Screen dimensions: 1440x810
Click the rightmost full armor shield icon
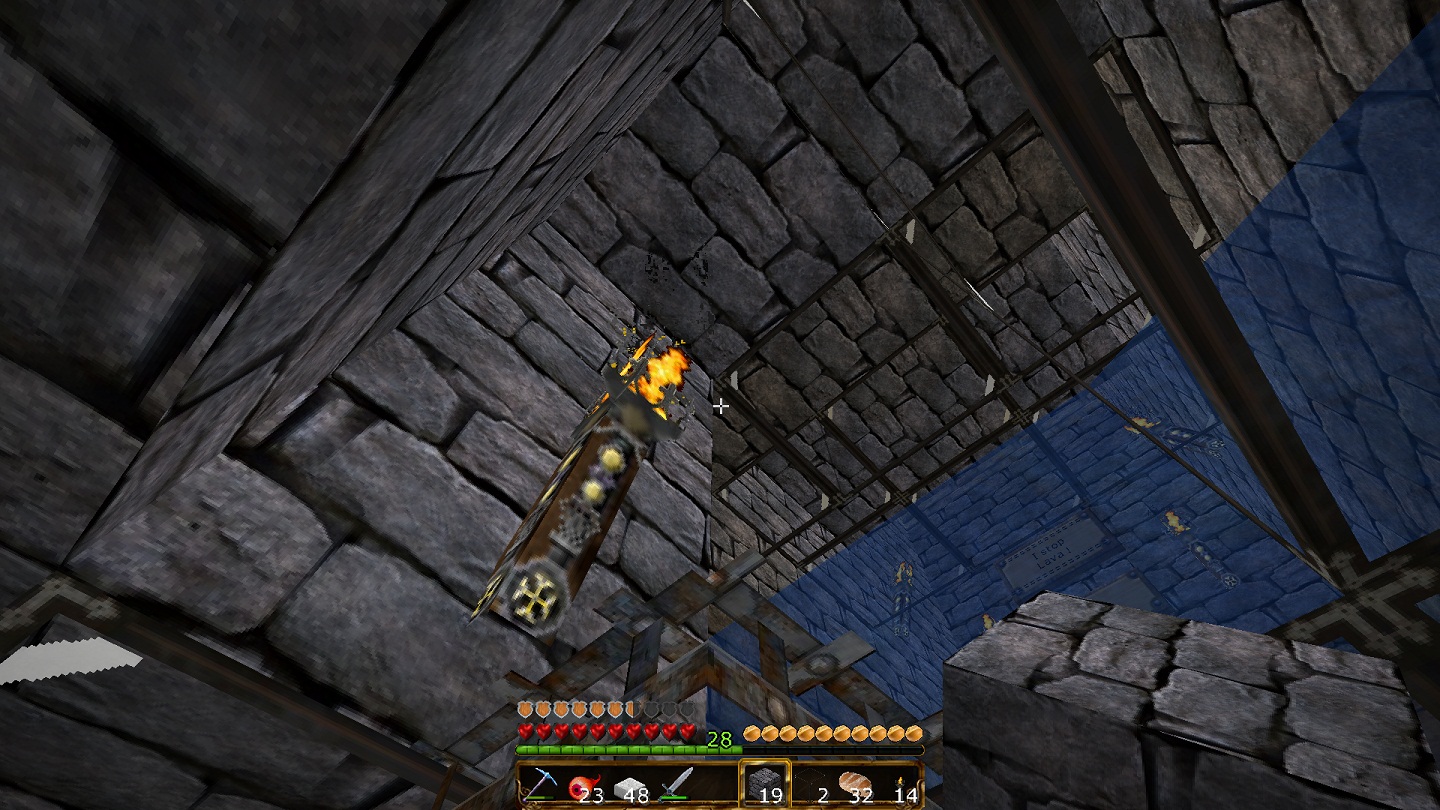pos(616,707)
